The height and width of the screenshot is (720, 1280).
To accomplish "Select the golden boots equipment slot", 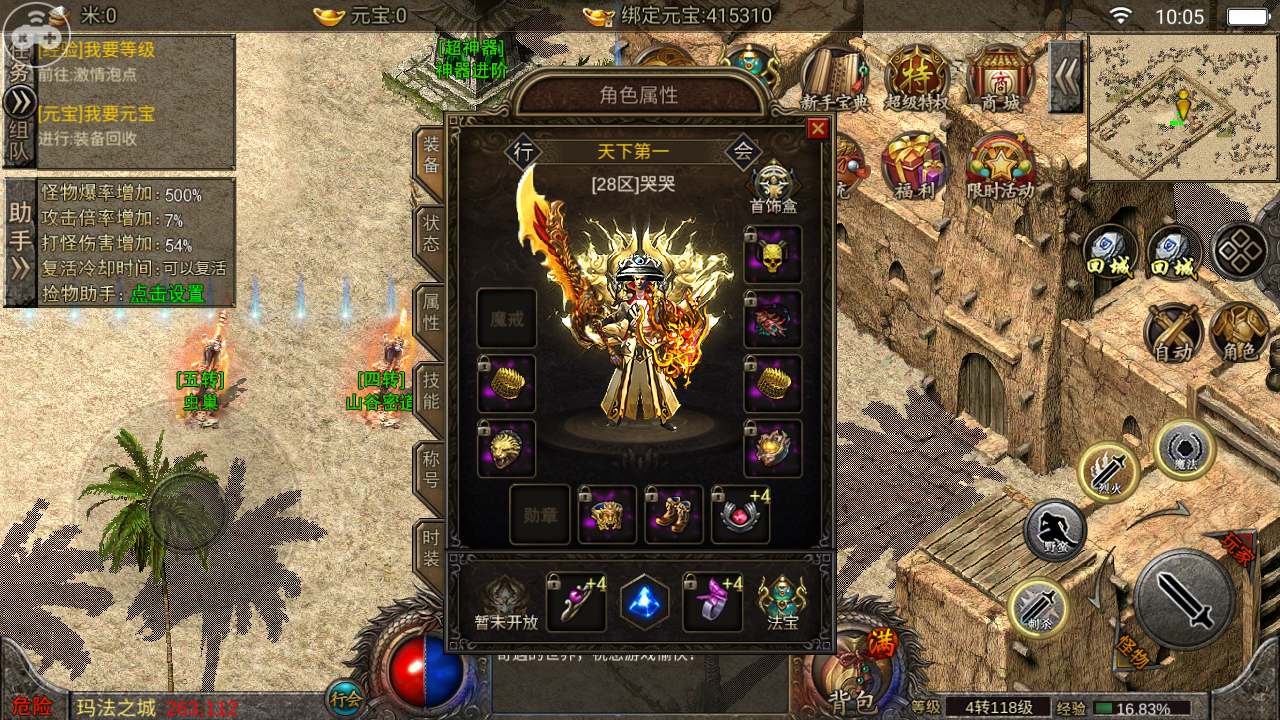I will point(674,514).
